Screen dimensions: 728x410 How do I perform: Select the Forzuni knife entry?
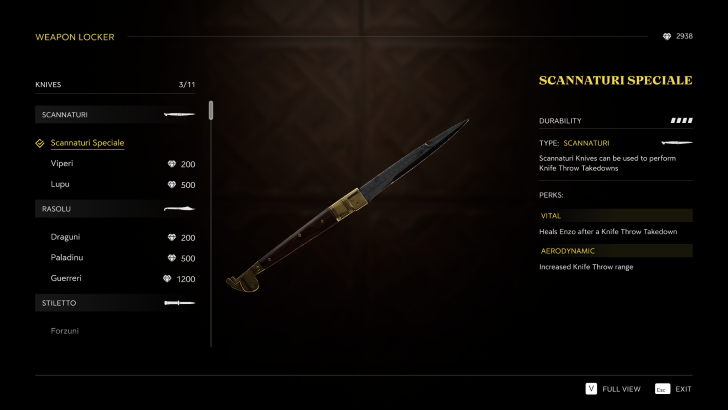(64, 331)
